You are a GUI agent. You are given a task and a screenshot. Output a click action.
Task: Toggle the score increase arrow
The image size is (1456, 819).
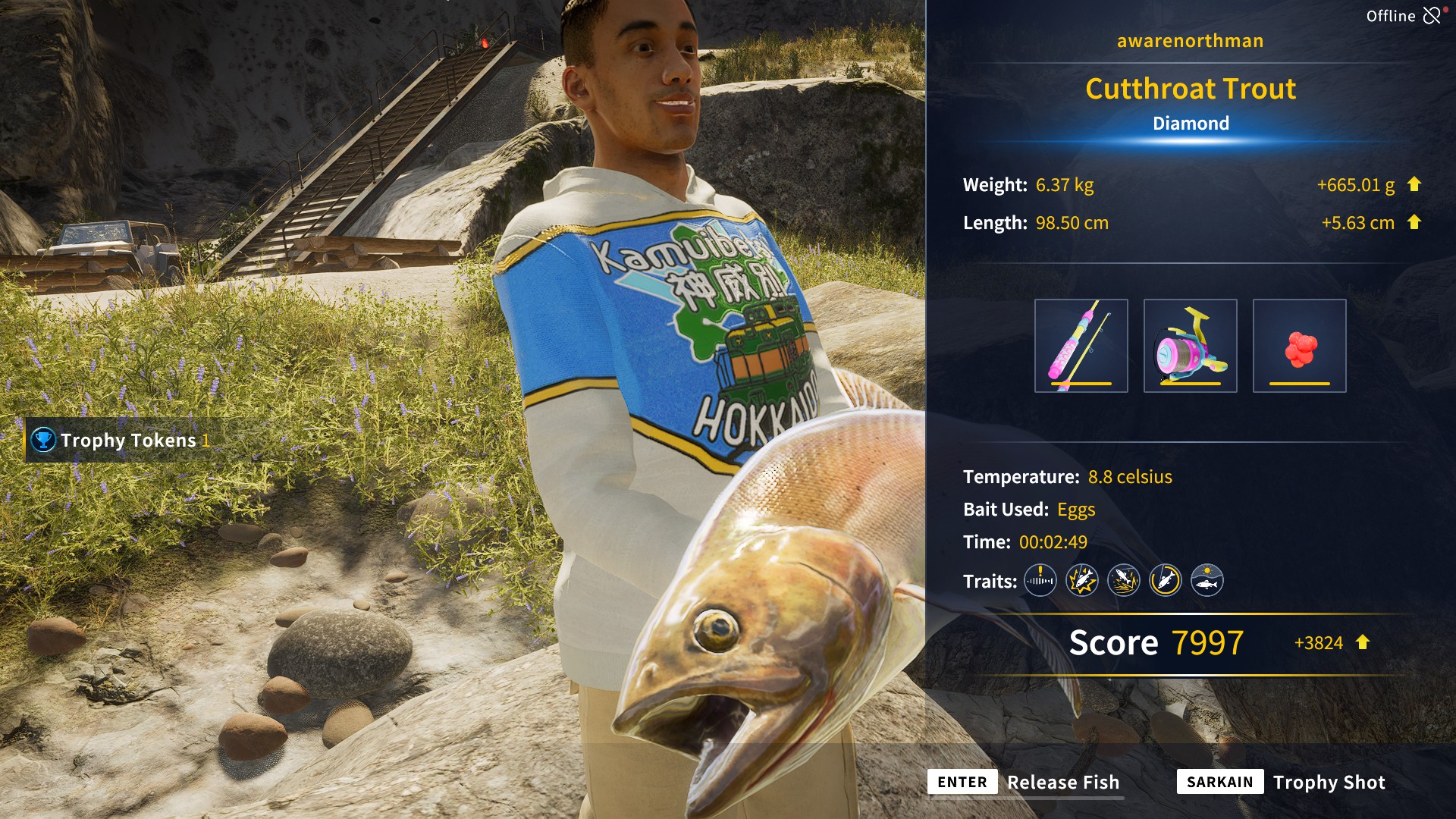point(1363,642)
